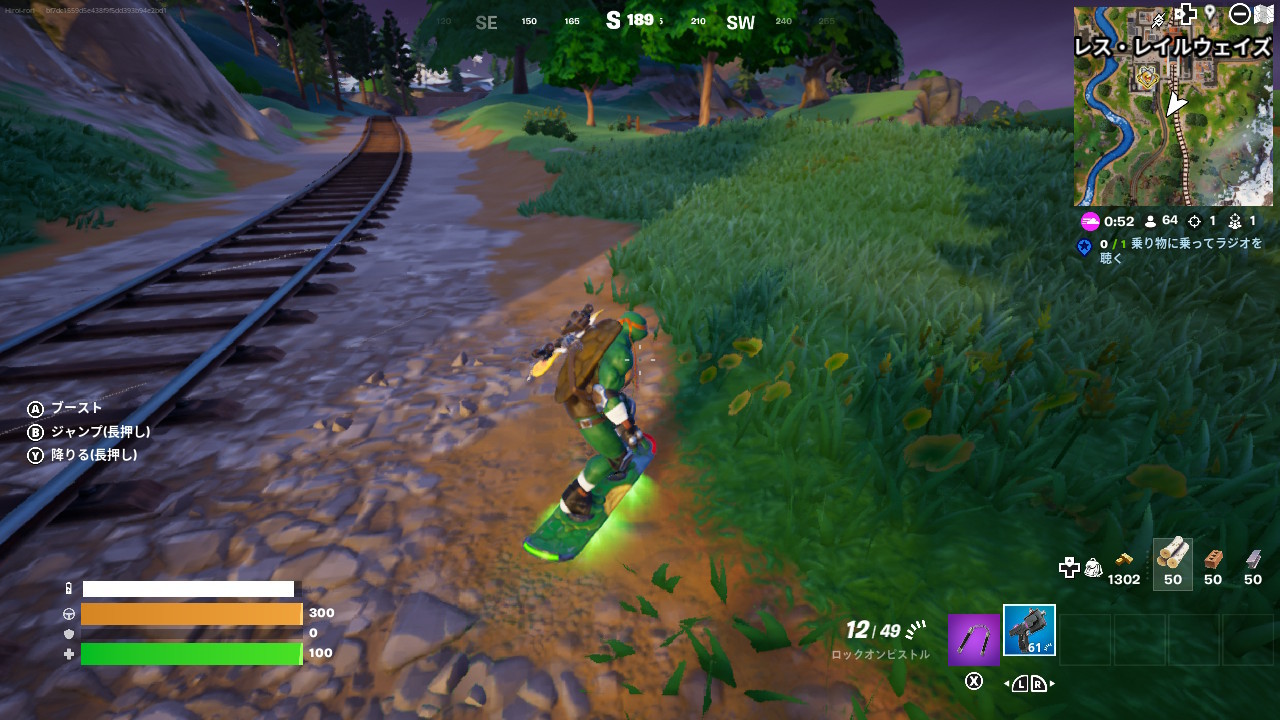Screen dimensions: 1280x720
Task: Click the map marker pin icon
Action: (x=1210, y=13)
